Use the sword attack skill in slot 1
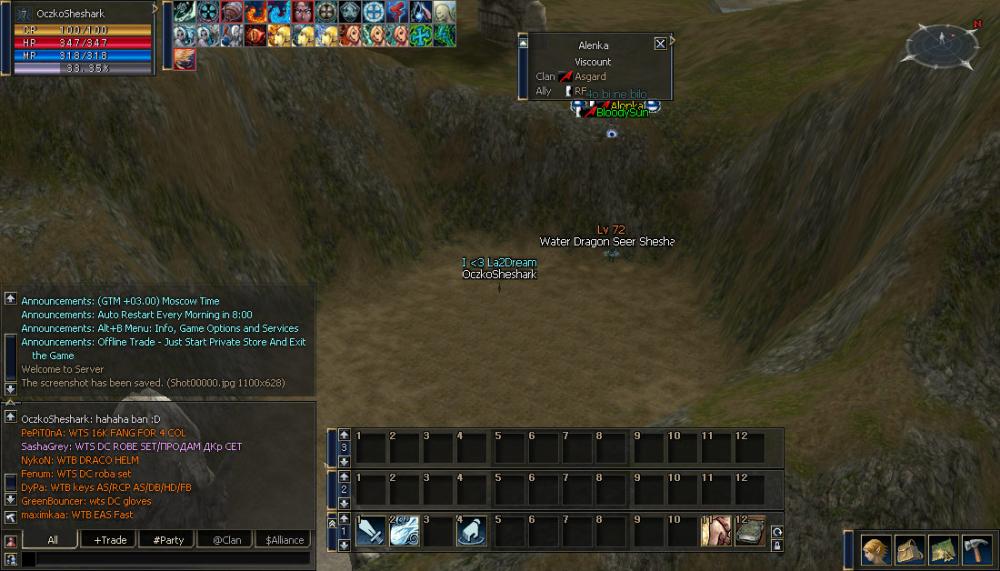The height and width of the screenshot is (571, 1000). tap(372, 531)
